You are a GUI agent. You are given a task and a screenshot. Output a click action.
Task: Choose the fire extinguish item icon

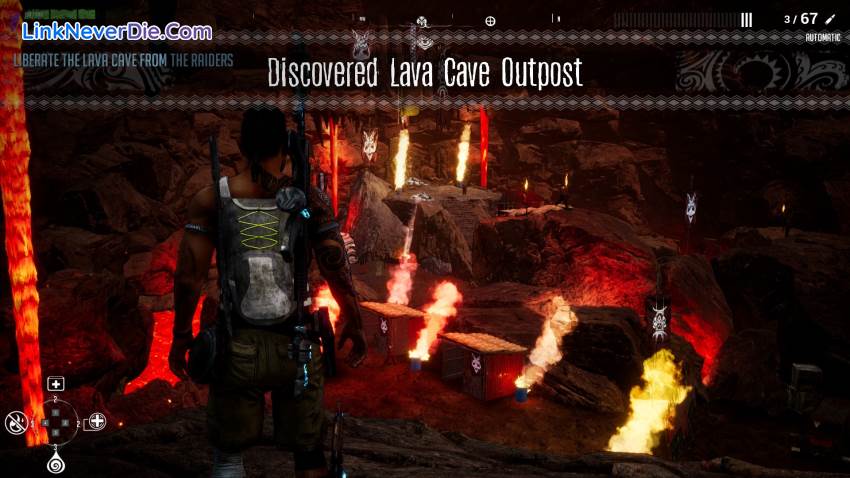pos(16,422)
